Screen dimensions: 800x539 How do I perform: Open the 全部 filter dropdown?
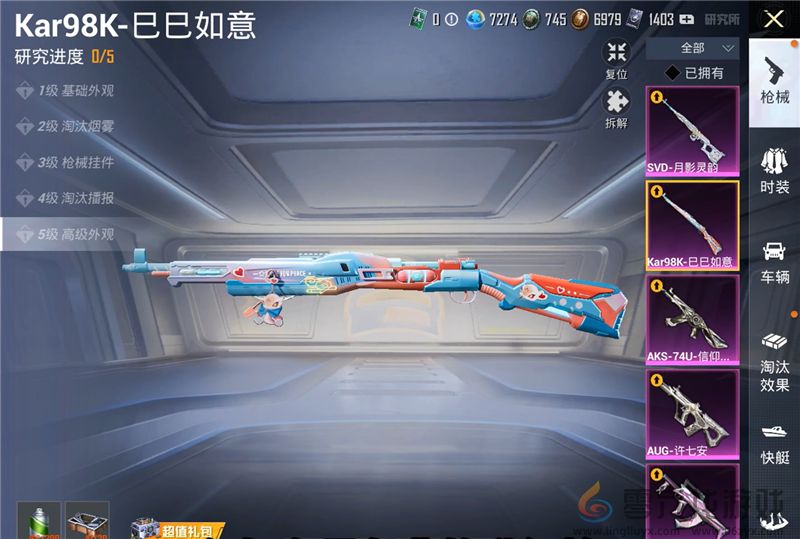coord(693,48)
